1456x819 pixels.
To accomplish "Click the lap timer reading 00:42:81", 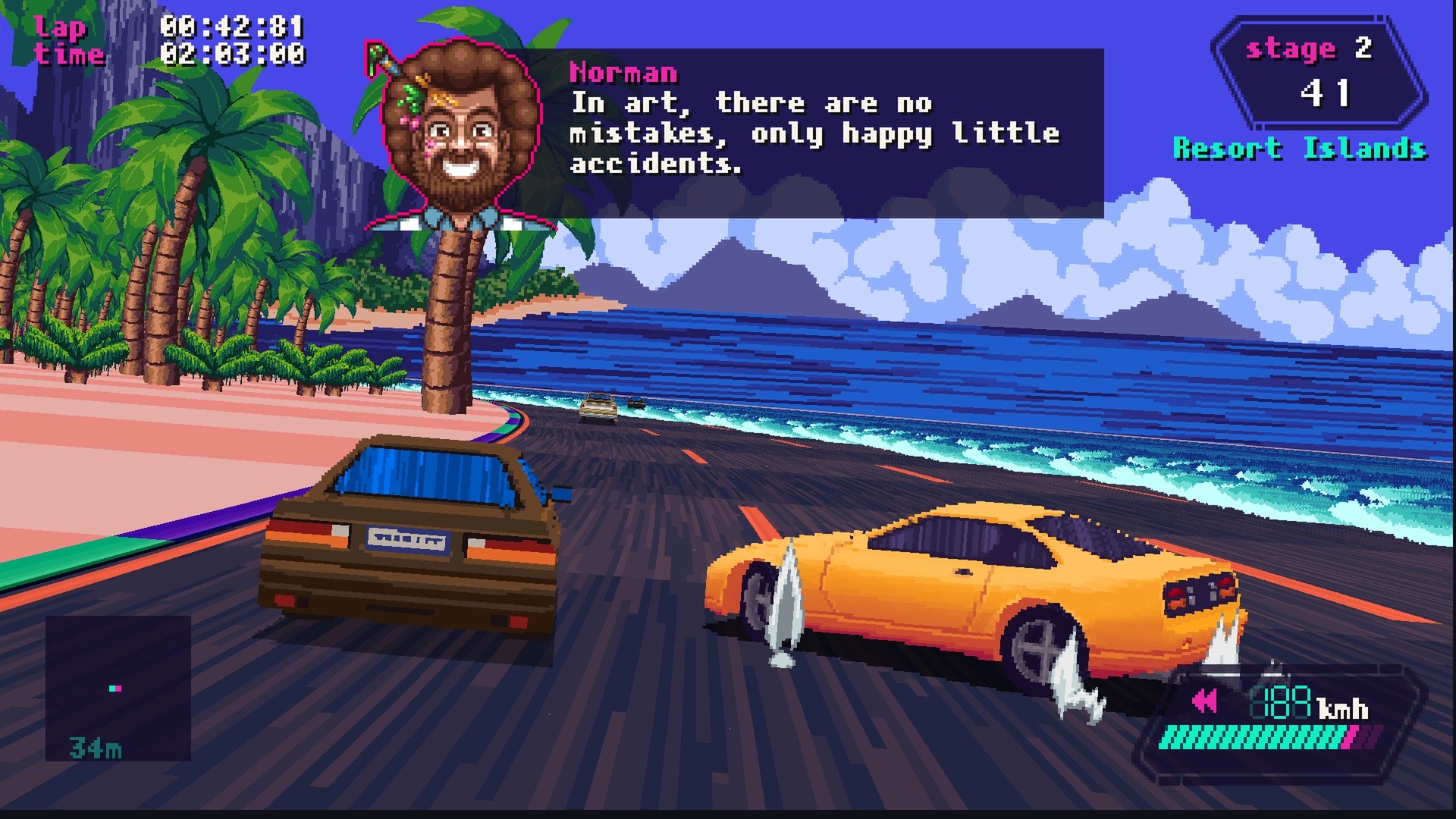I will tap(231, 25).
